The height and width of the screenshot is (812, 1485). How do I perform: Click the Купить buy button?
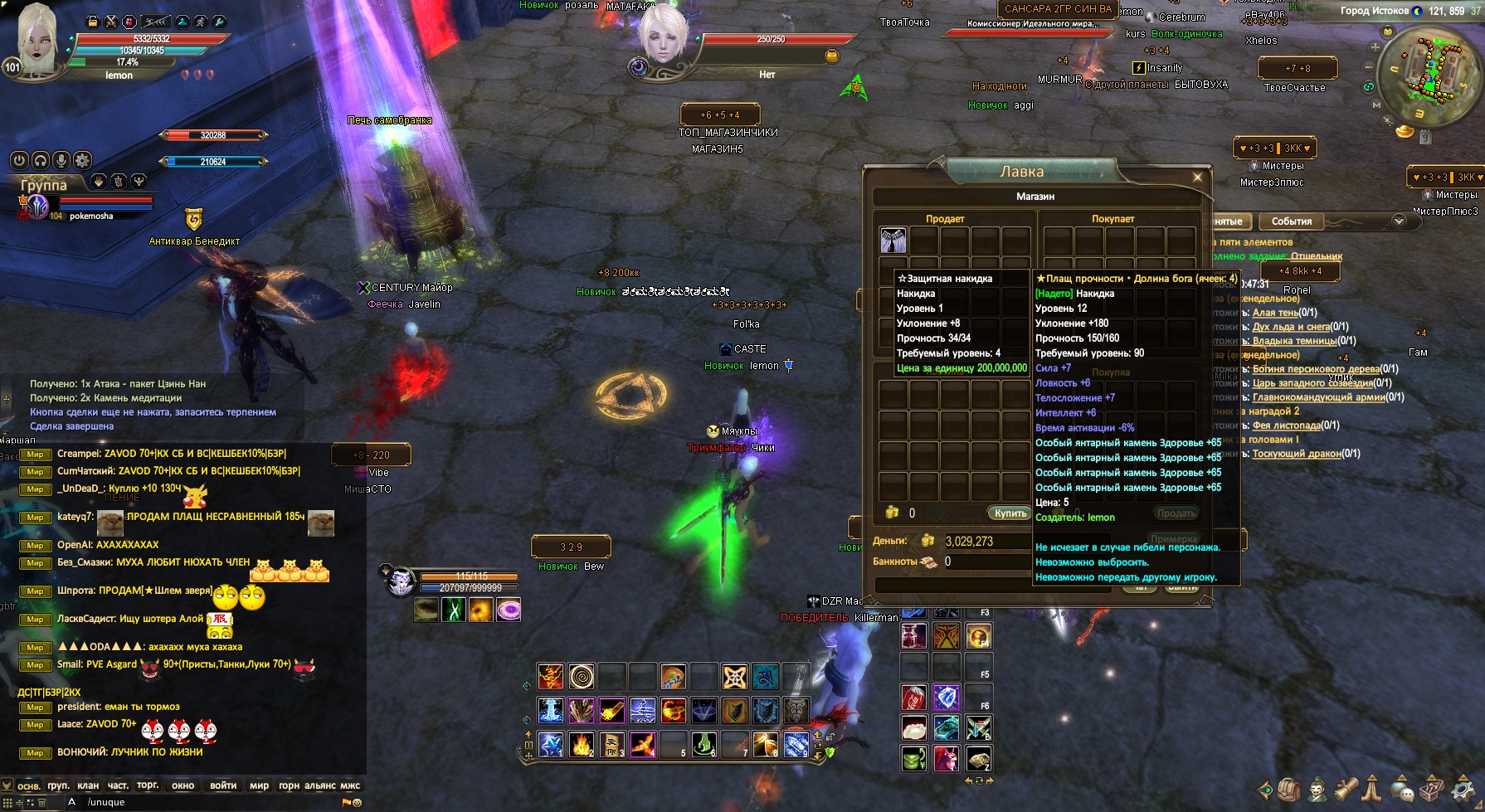coord(1010,513)
